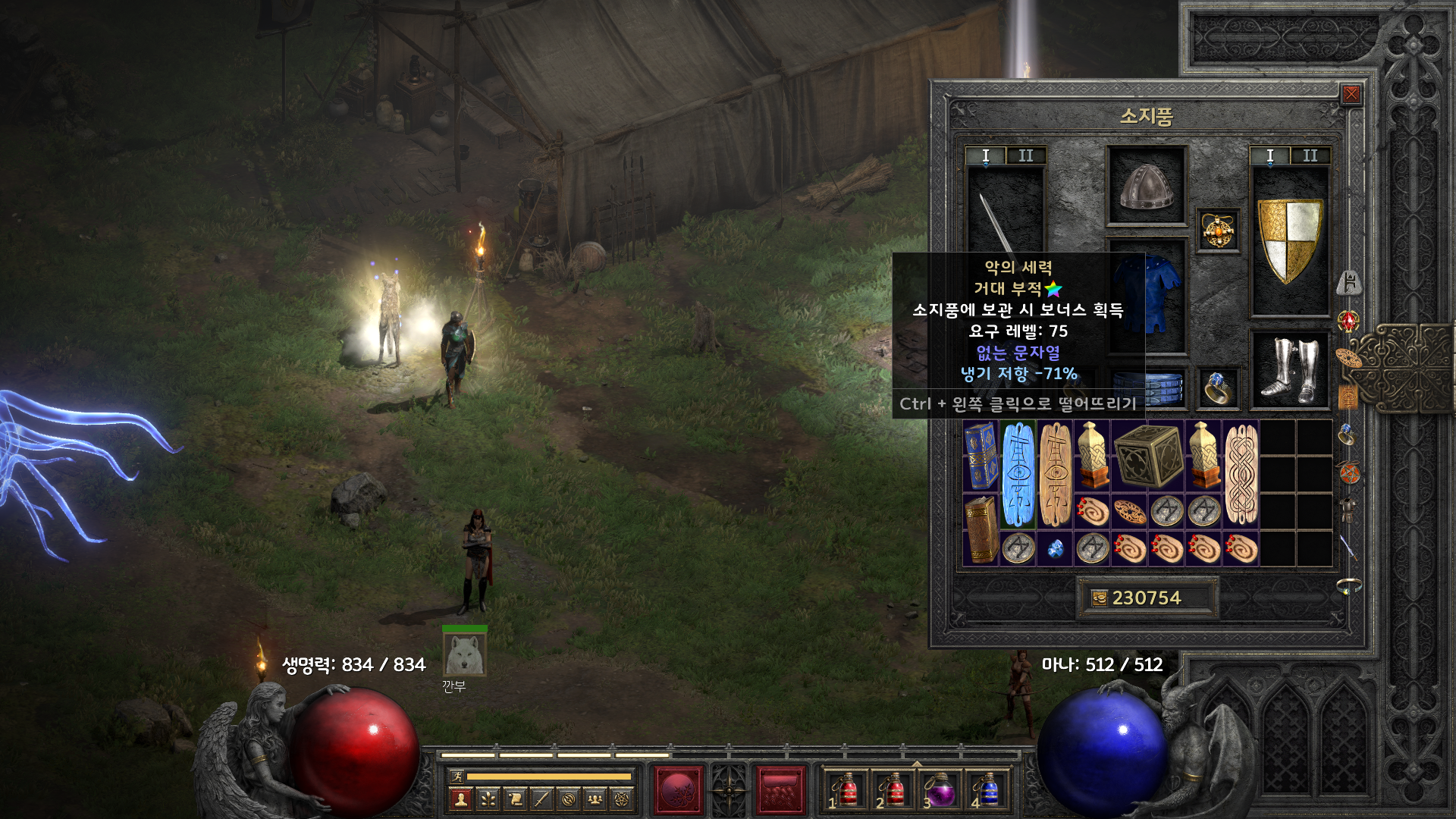Select the blue tome in inventory
The image size is (1456, 819).
coord(981,456)
